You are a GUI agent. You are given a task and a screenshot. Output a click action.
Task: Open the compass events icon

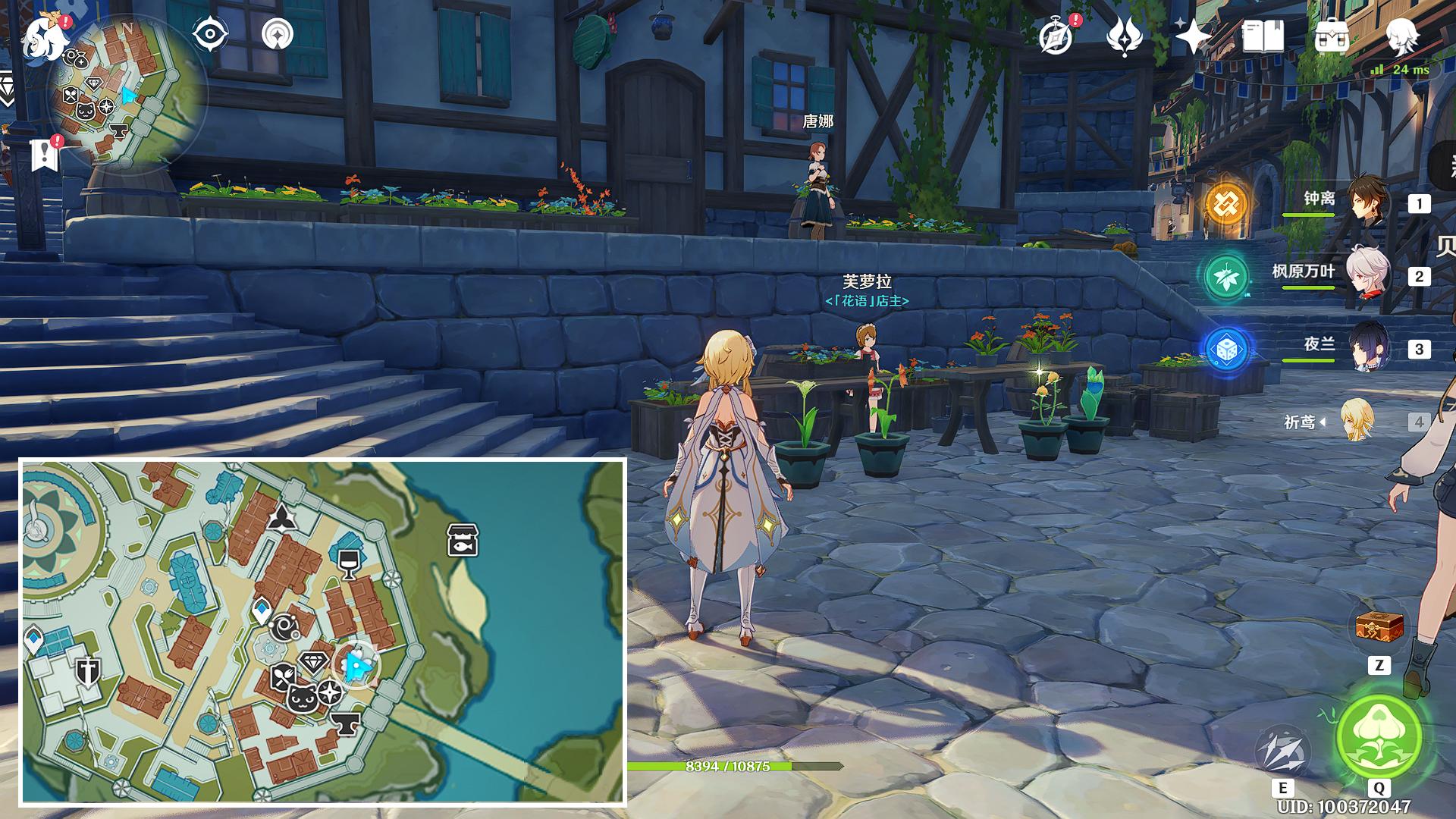pos(1056,36)
